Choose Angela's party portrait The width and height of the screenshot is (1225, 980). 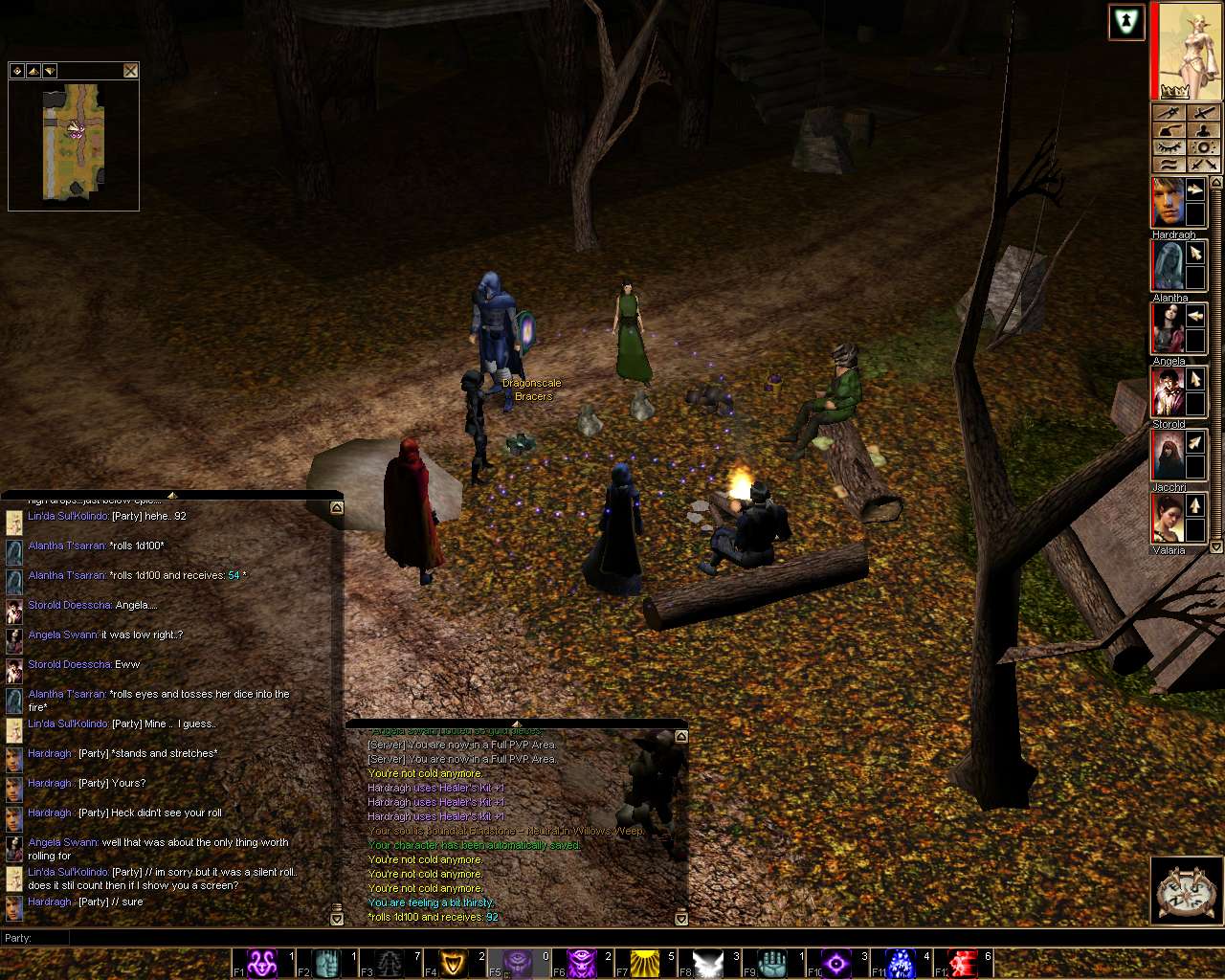tap(1168, 329)
